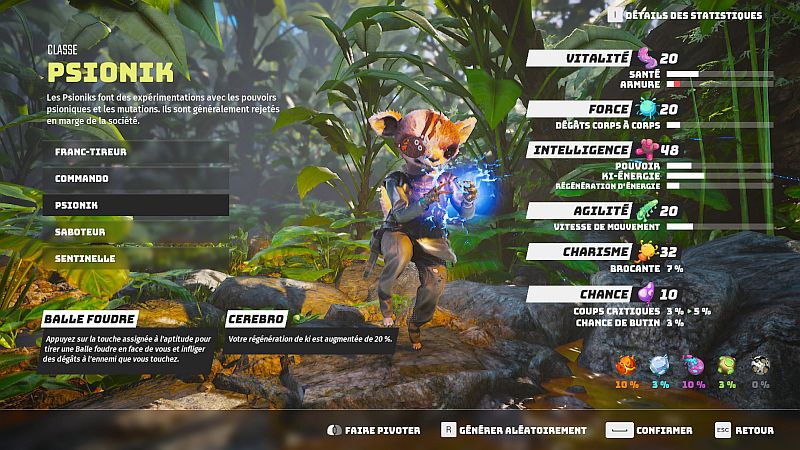
Task: Select the Franc-Tireur class
Action: [x=134, y=152]
